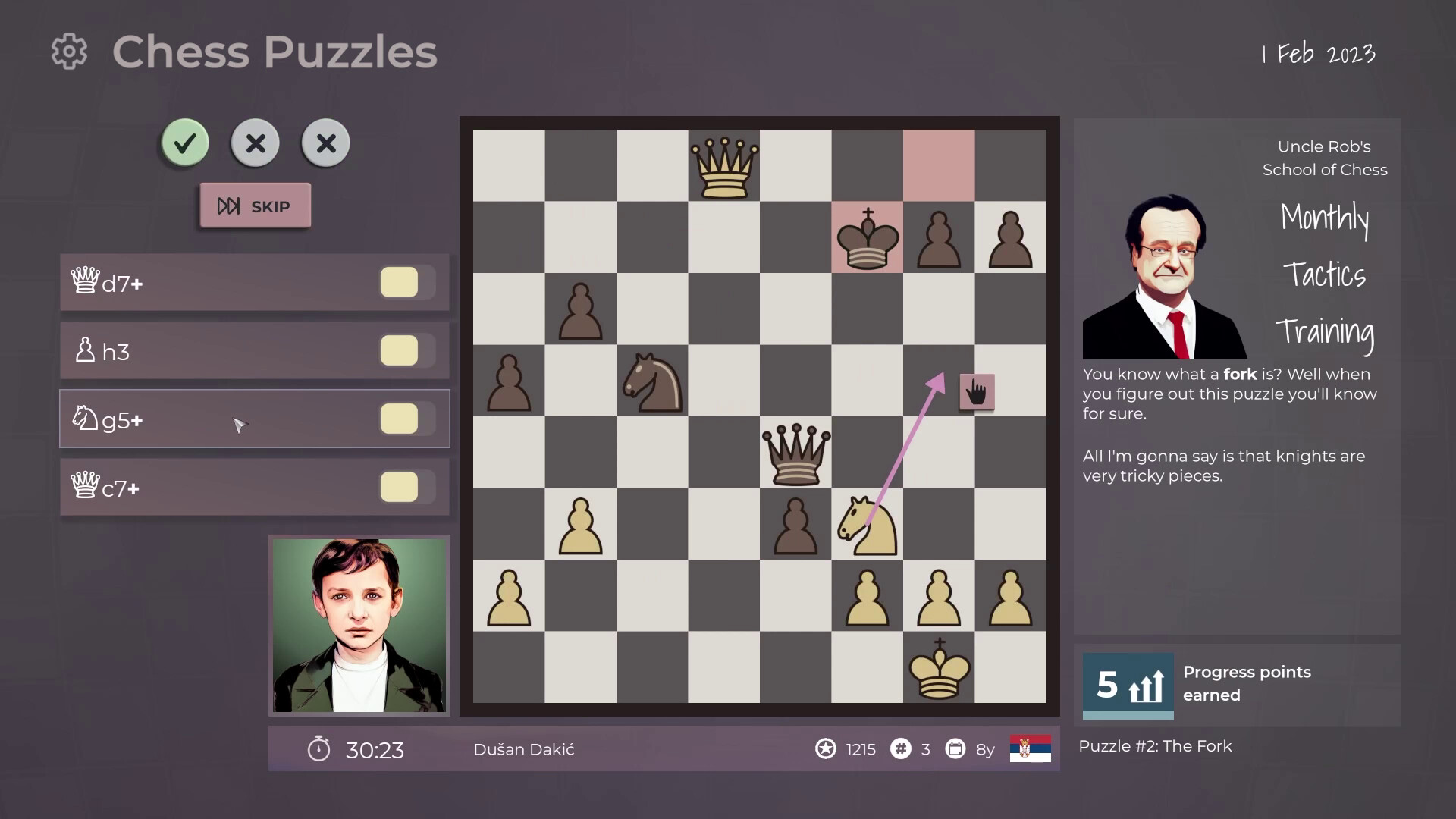1456x819 pixels.
Task: Click the calendar icon next to 8y
Action: (x=956, y=749)
